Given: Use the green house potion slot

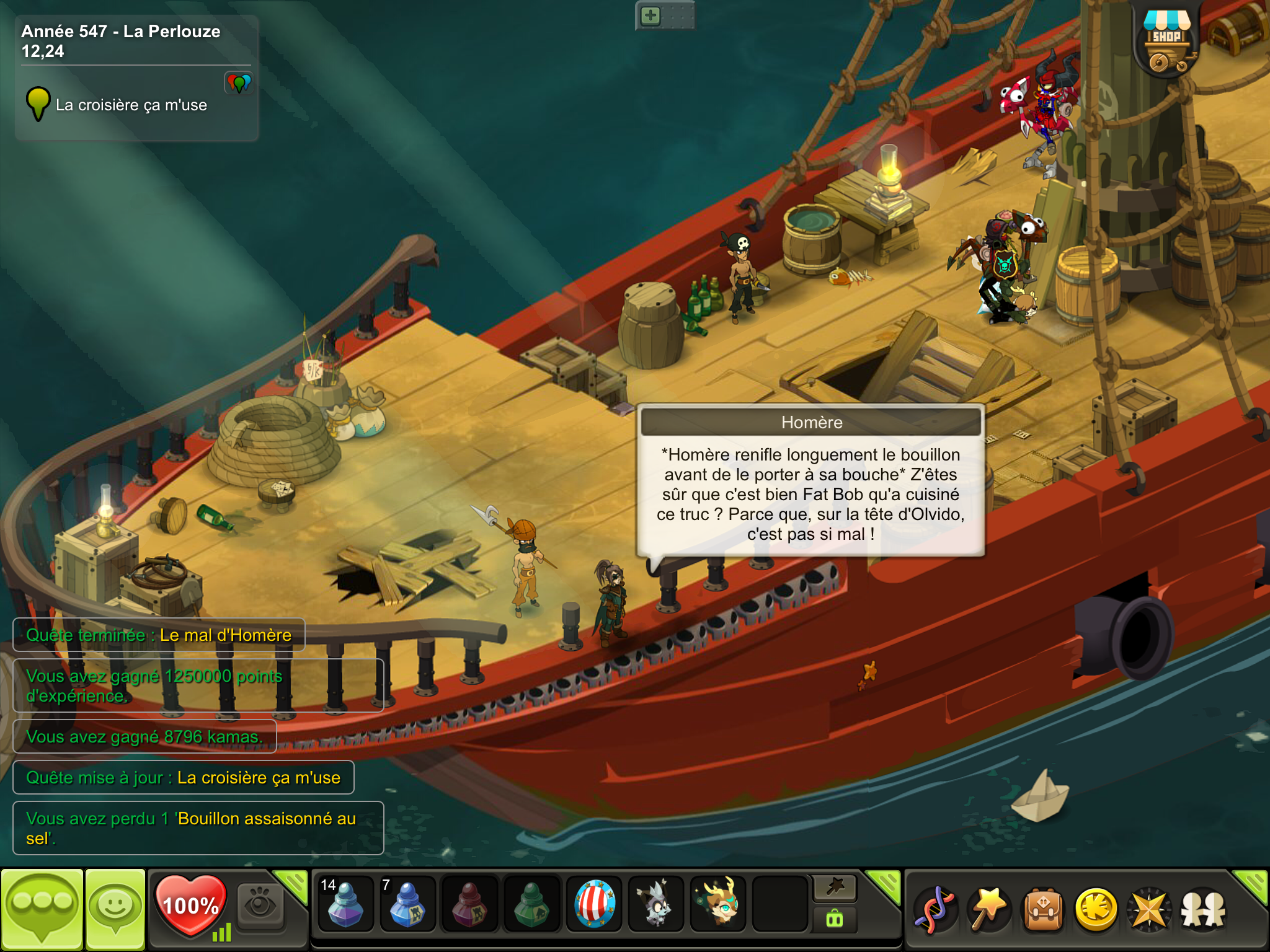Looking at the screenshot, I should pos(531,903).
